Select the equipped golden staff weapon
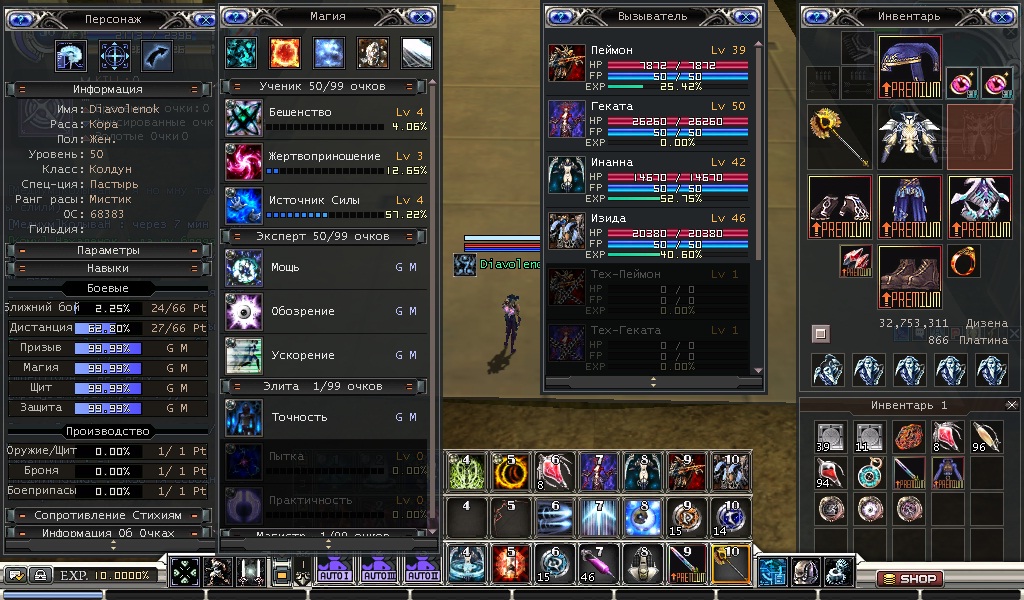The height and width of the screenshot is (600, 1024). click(838, 135)
